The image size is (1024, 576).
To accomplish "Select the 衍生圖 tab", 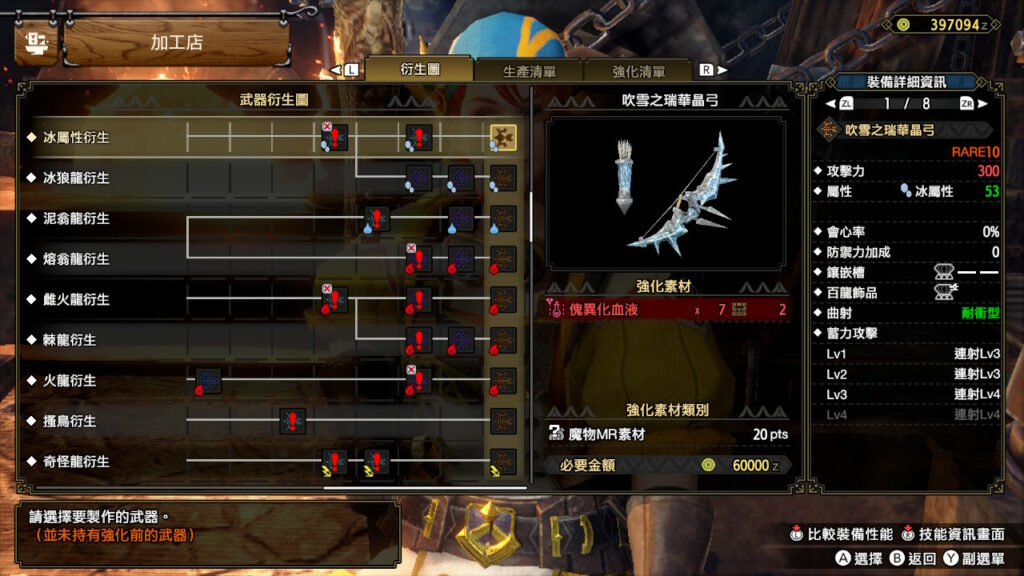I will [419, 70].
